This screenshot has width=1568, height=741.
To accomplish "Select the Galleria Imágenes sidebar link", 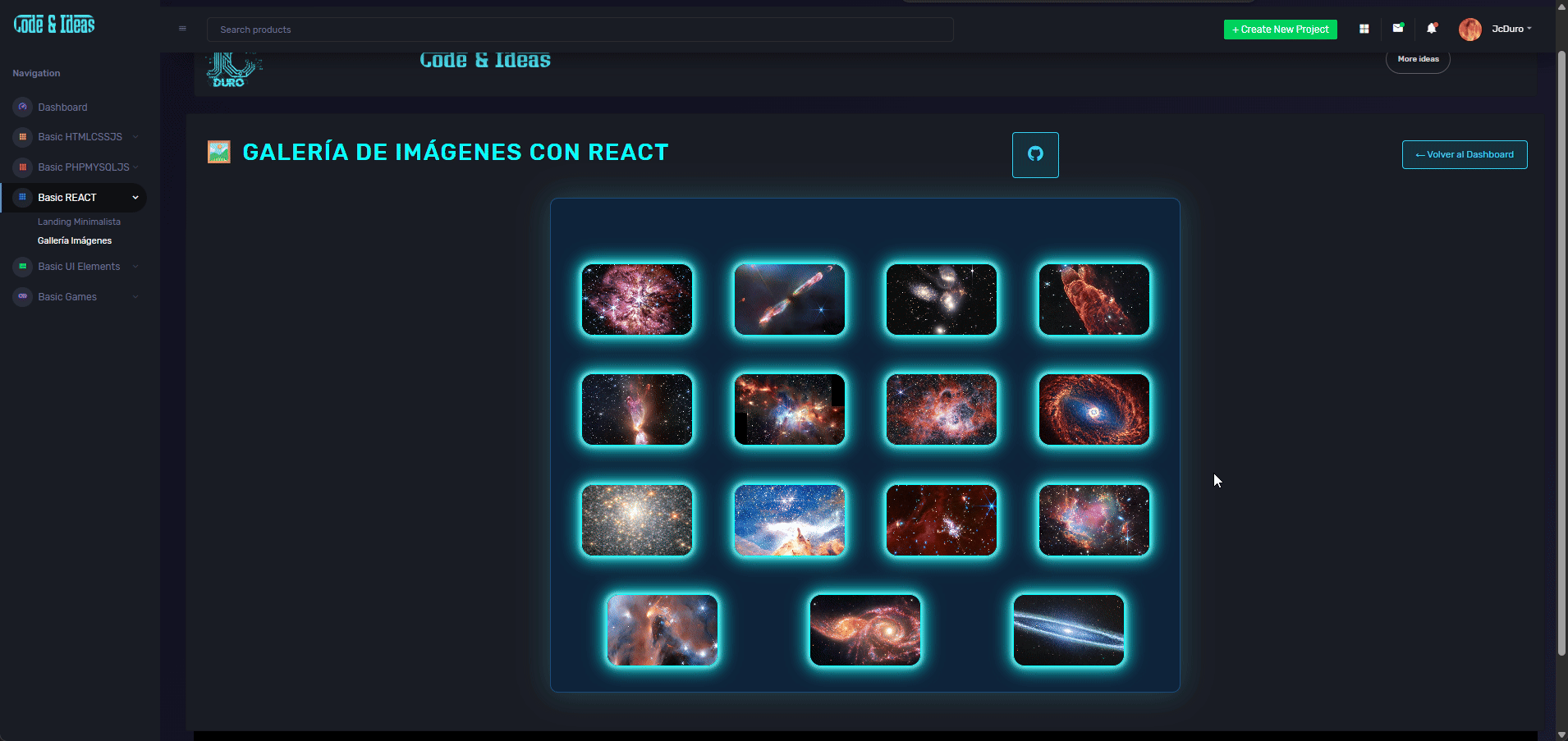I will click(x=75, y=240).
